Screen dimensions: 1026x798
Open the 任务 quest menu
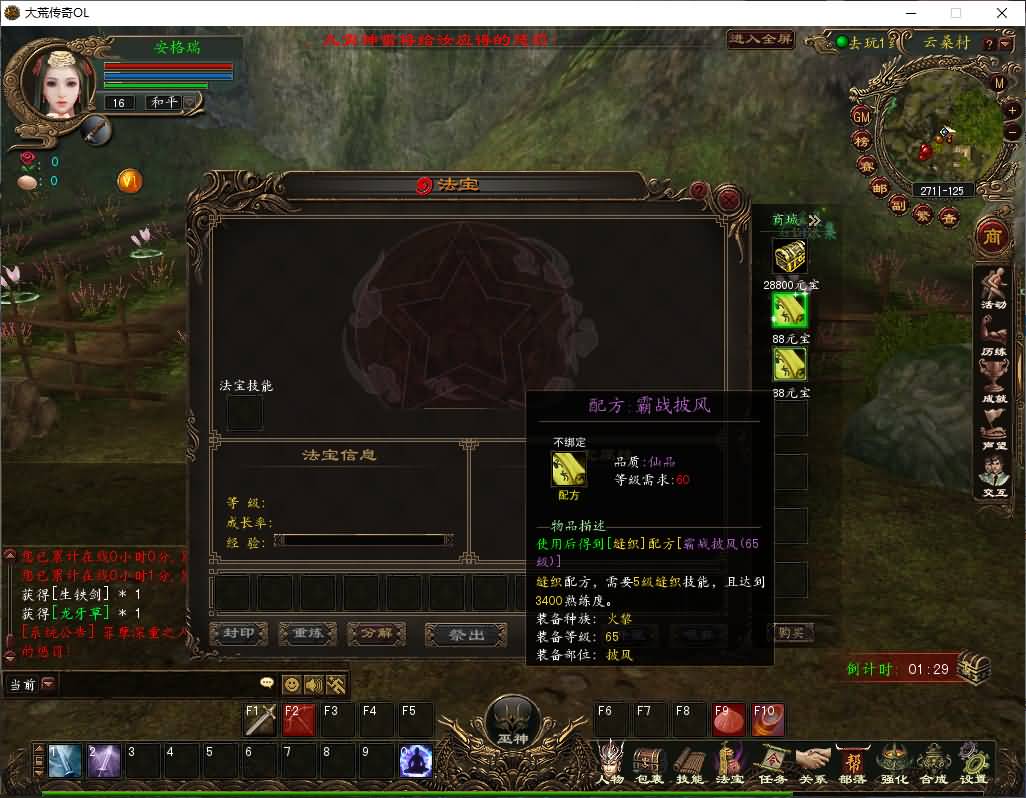coord(772,762)
